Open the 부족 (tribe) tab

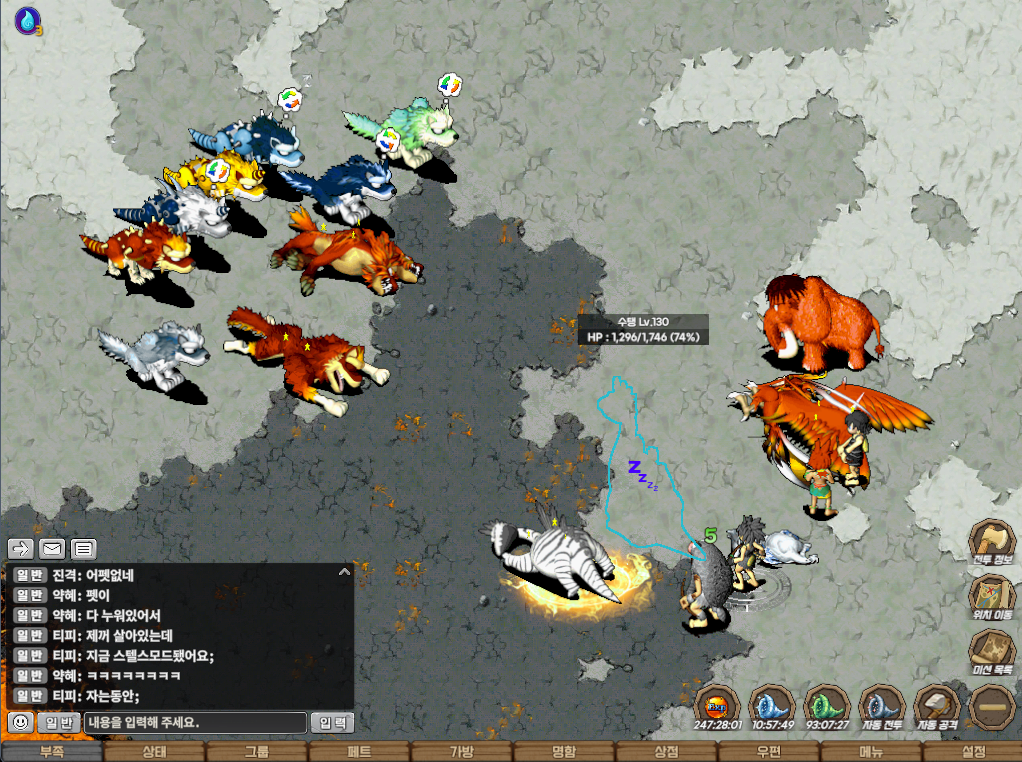51,752
